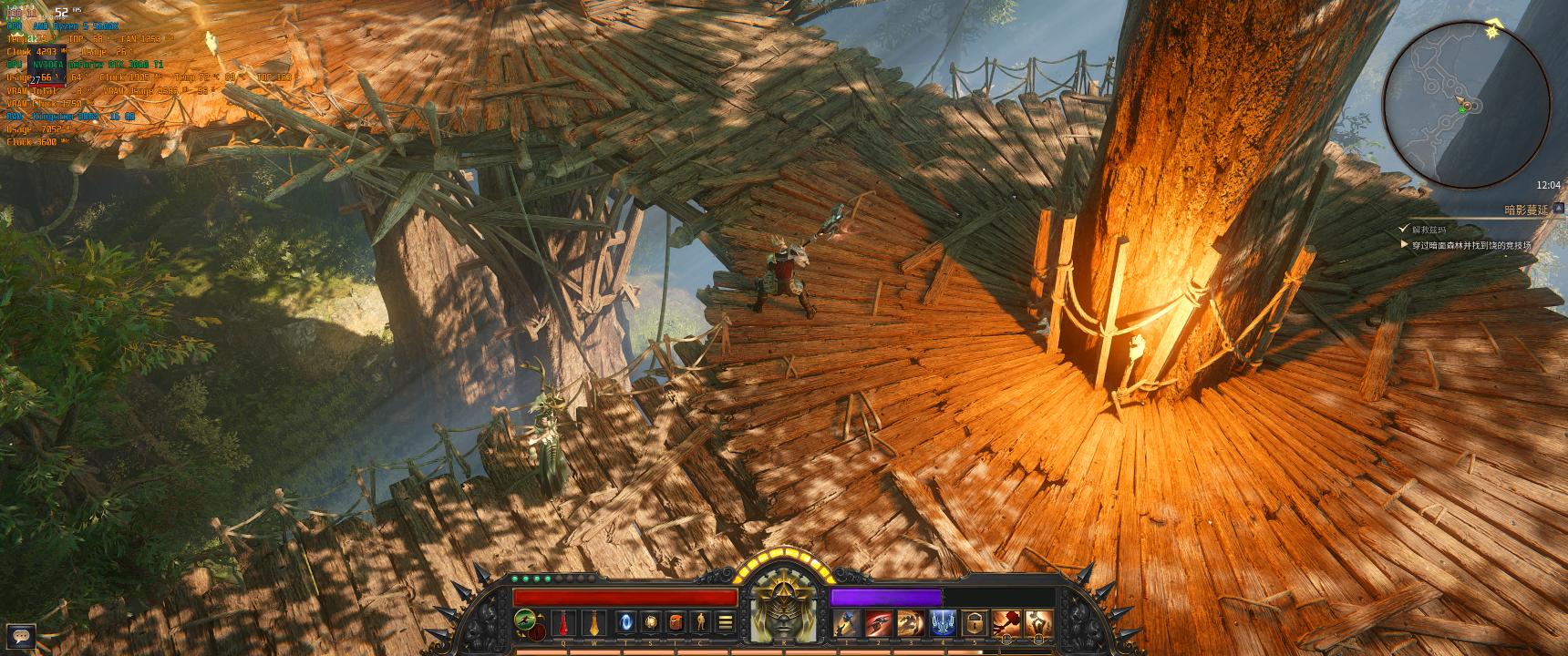Viewport: 1568px width, 656px height.
Task: Open the inventory via the chest icon
Action: [x=675, y=623]
